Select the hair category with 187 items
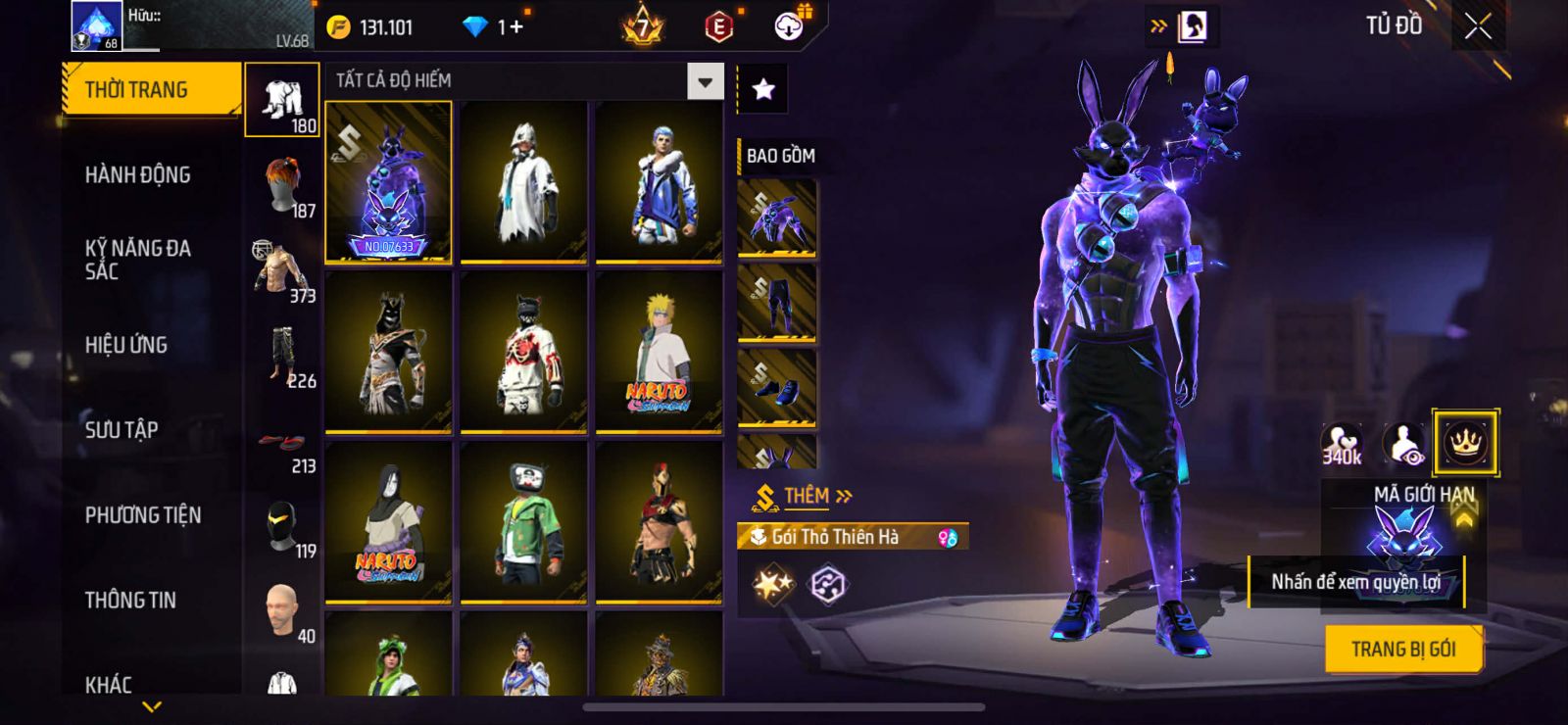The height and width of the screenshot is (725, 1568). [284, 186]
